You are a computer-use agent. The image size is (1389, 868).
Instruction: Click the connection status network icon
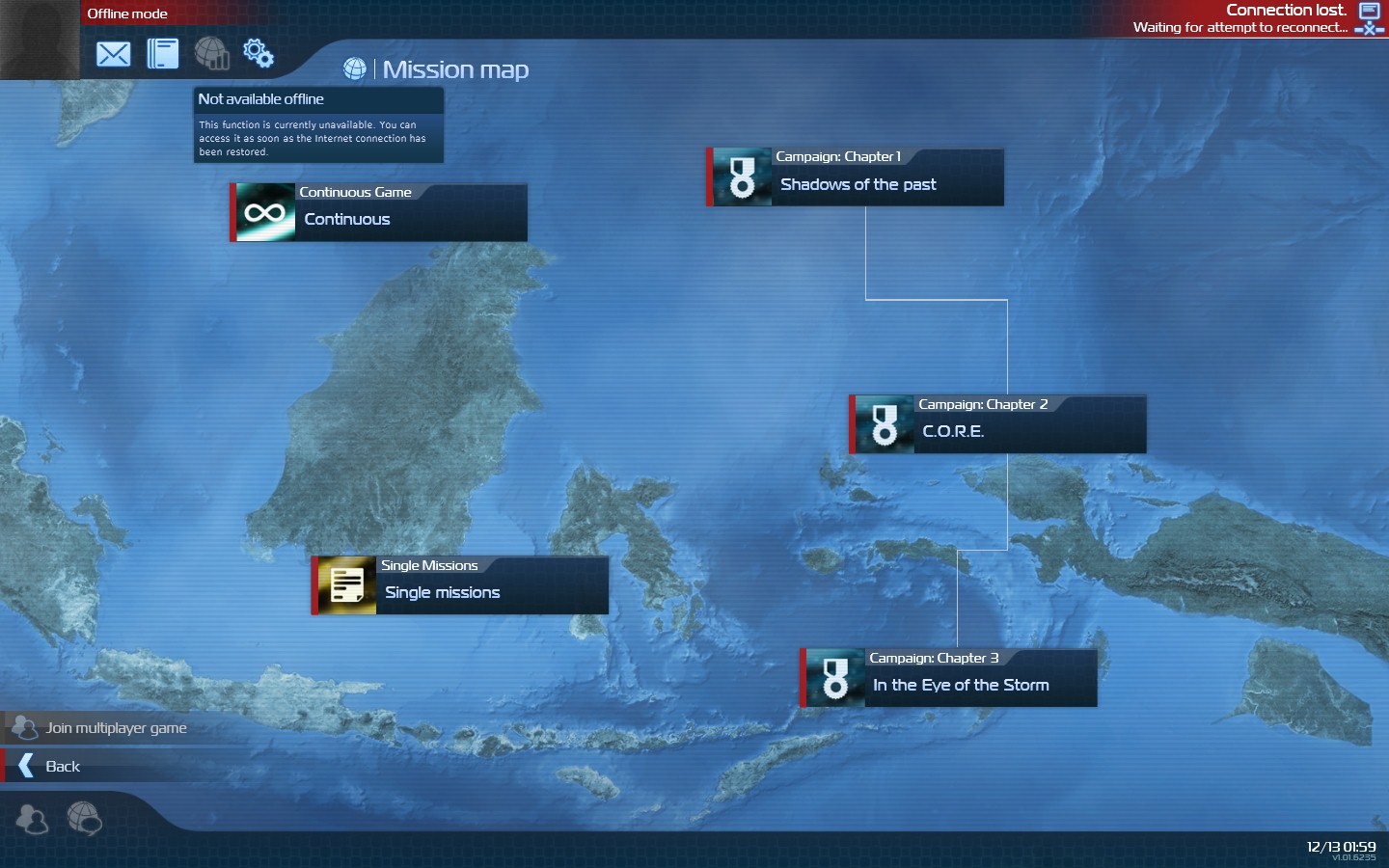coord(1369,18)
